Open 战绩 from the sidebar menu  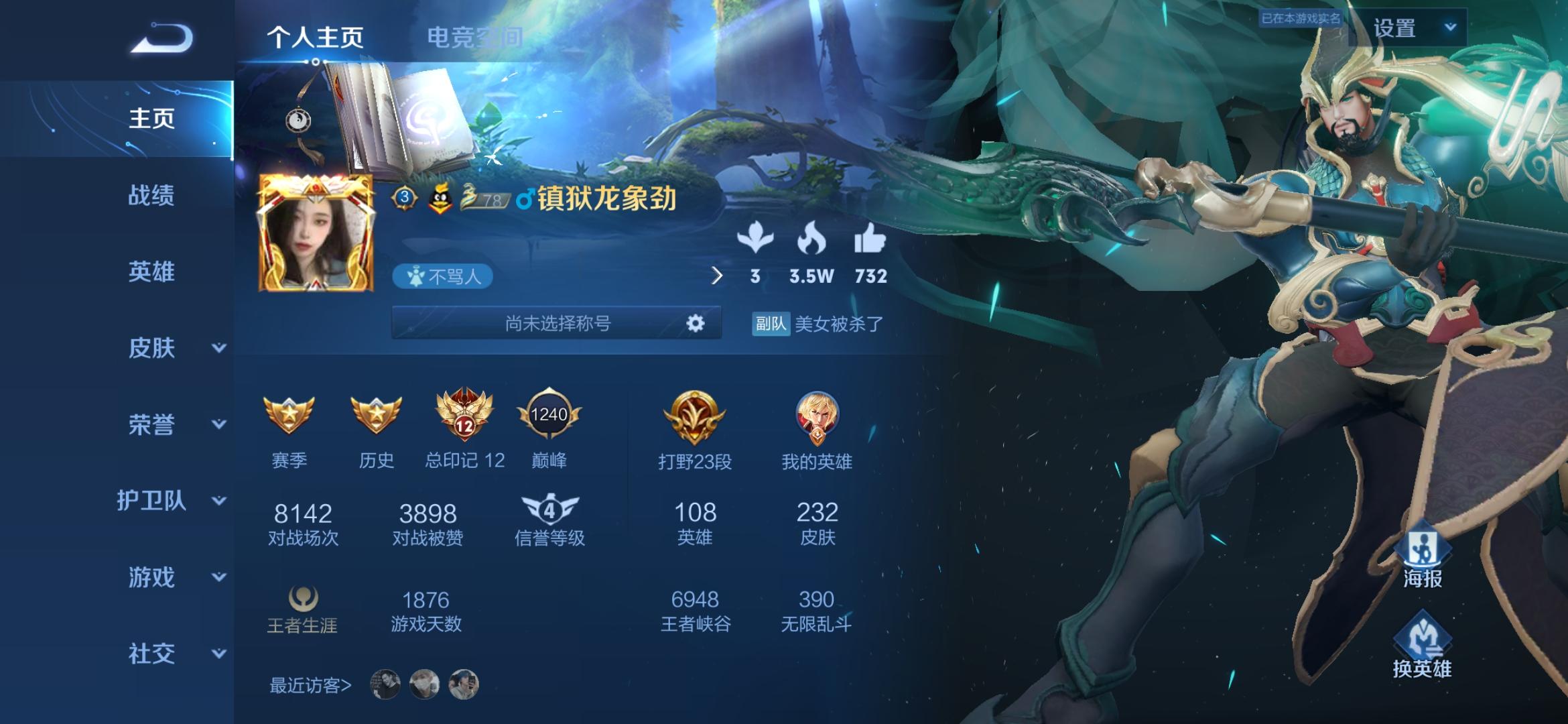click(x=153, y=196)
